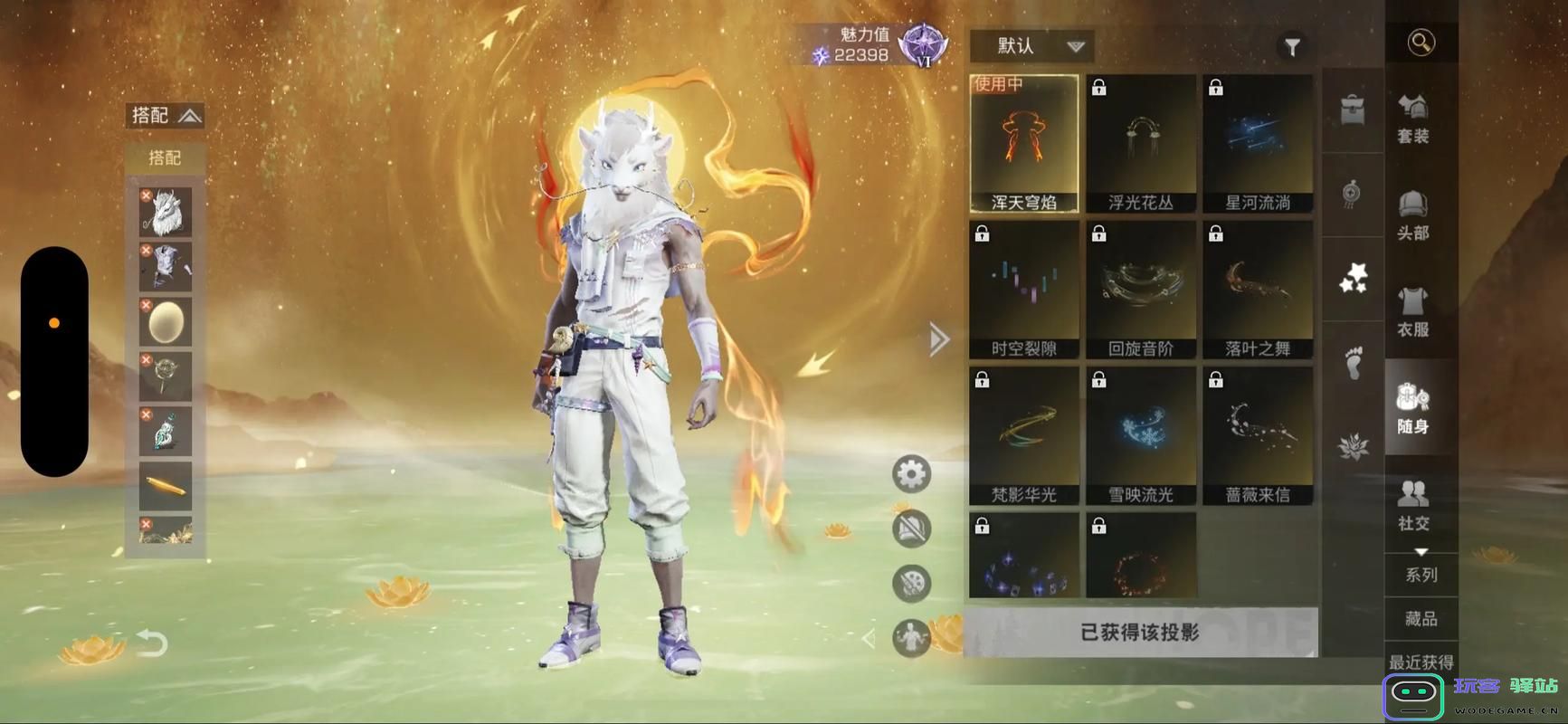Open the 套装 outfit sets panel
Image resolution: width=1568 pixels, height=724 pixels.
coord(1415,118)
